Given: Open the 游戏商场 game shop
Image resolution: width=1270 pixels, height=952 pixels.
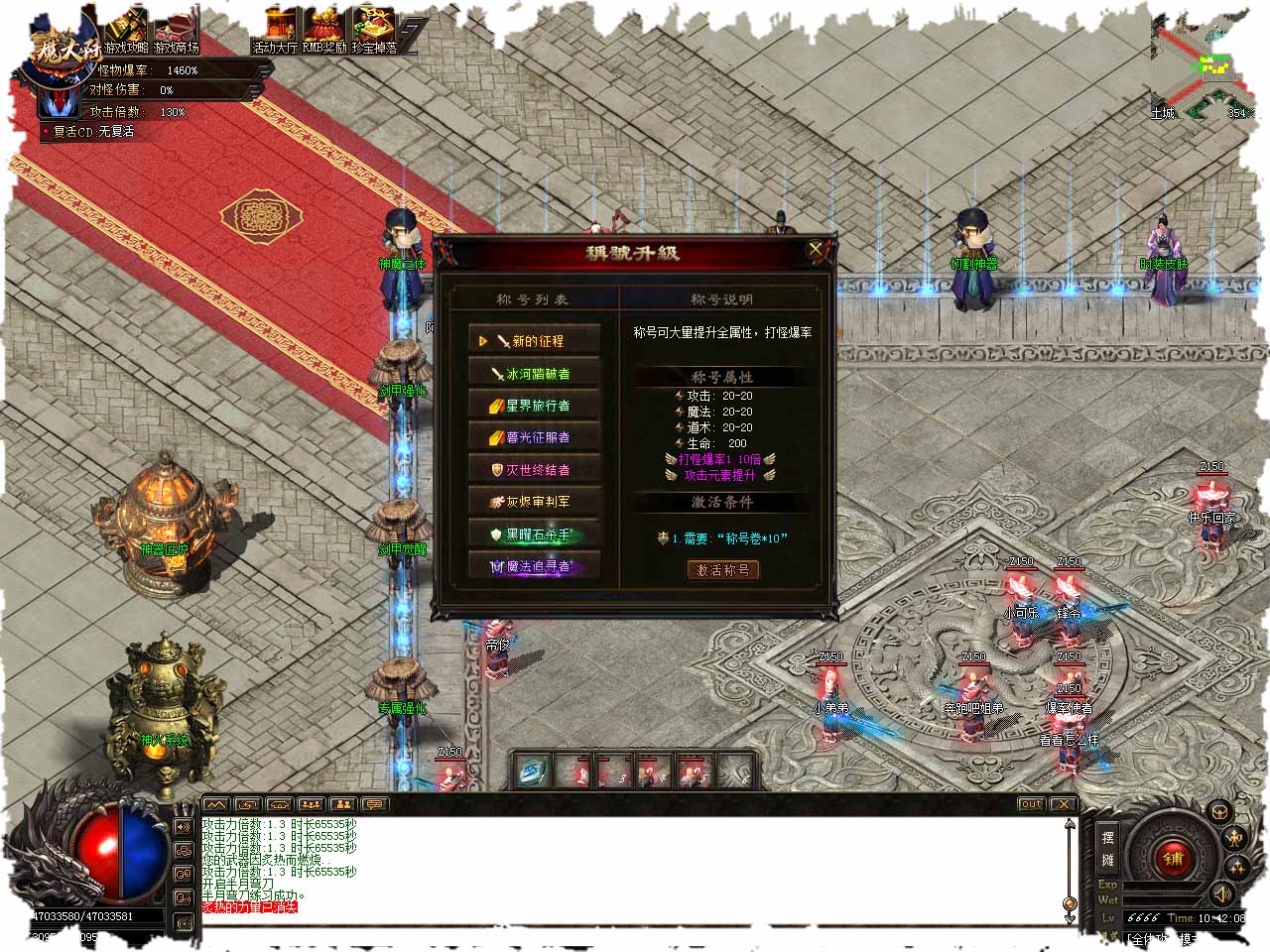Looking at the screenshot, I should click(177, 32).
